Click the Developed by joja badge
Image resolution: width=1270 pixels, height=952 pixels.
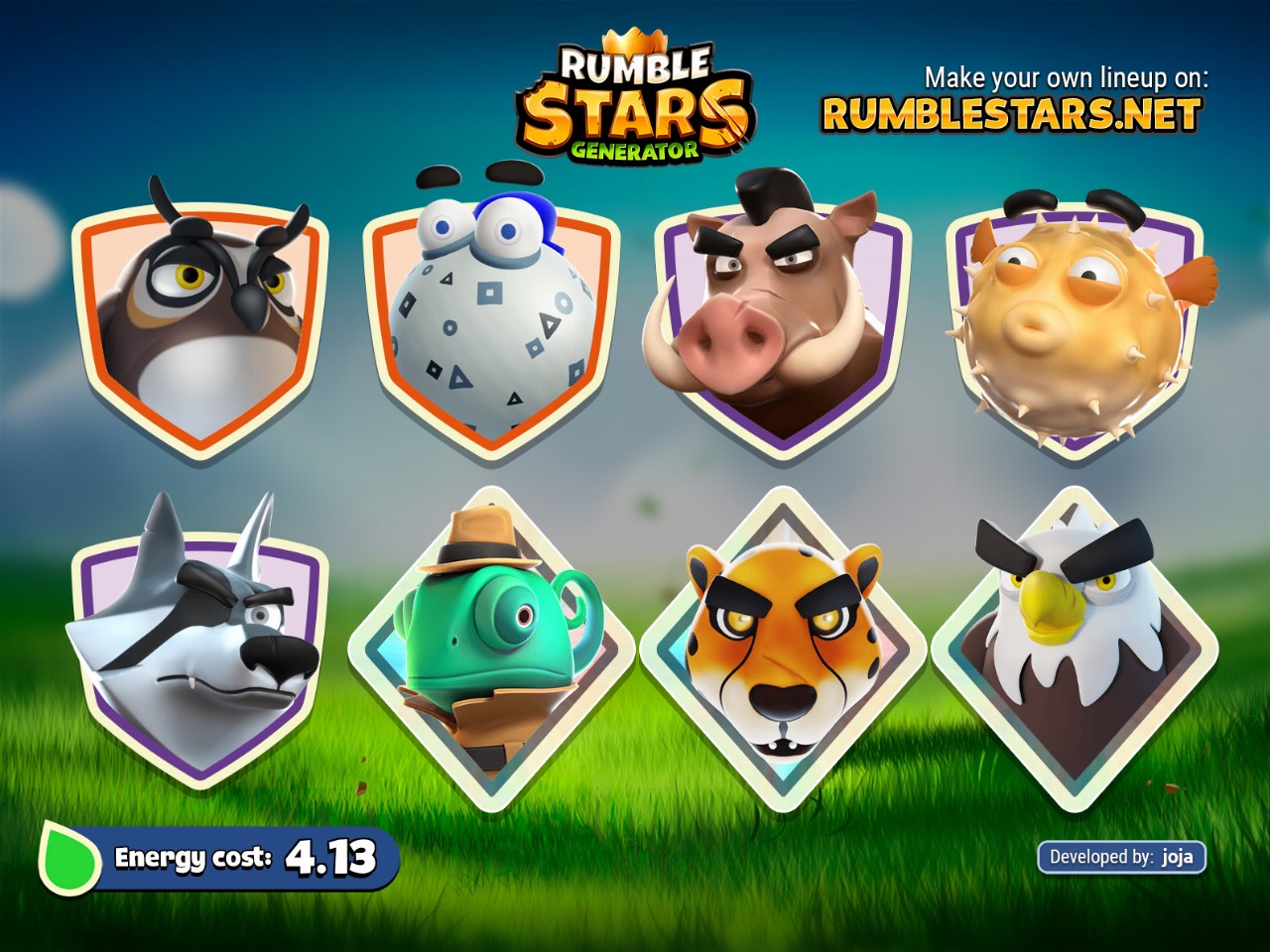tap(1121, 857)
